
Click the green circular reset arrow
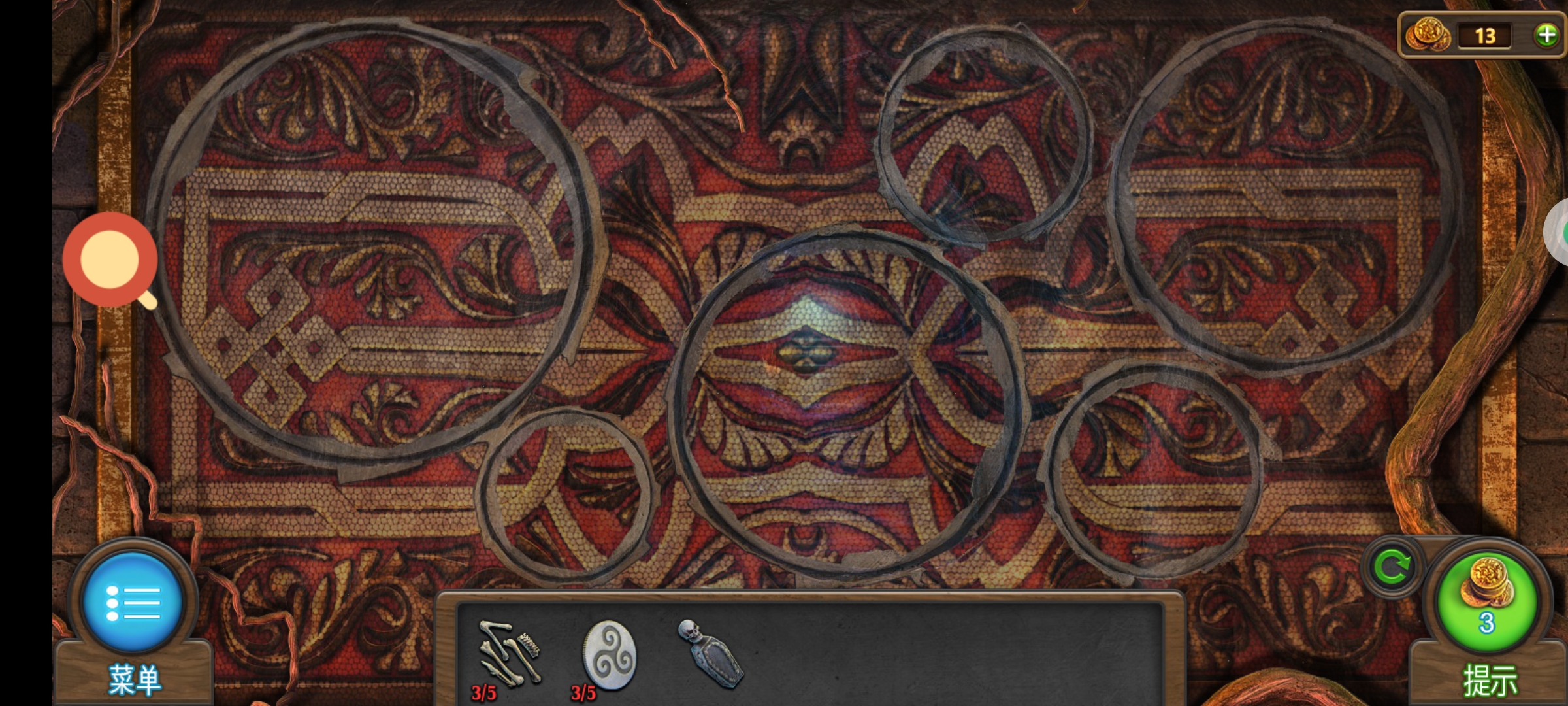click(1392, 566)
